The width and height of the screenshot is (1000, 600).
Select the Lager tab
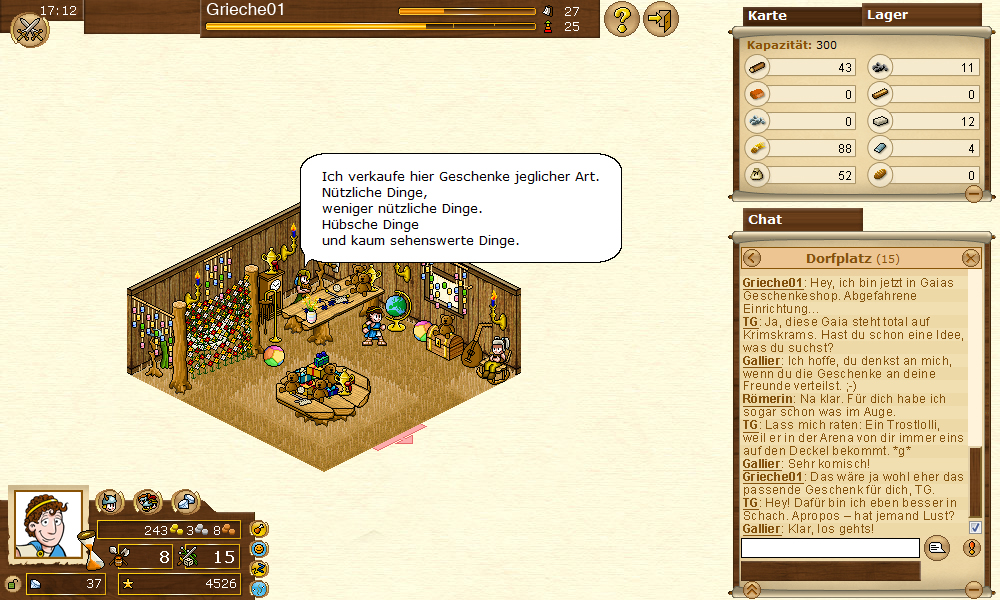[x=921, y=15]
